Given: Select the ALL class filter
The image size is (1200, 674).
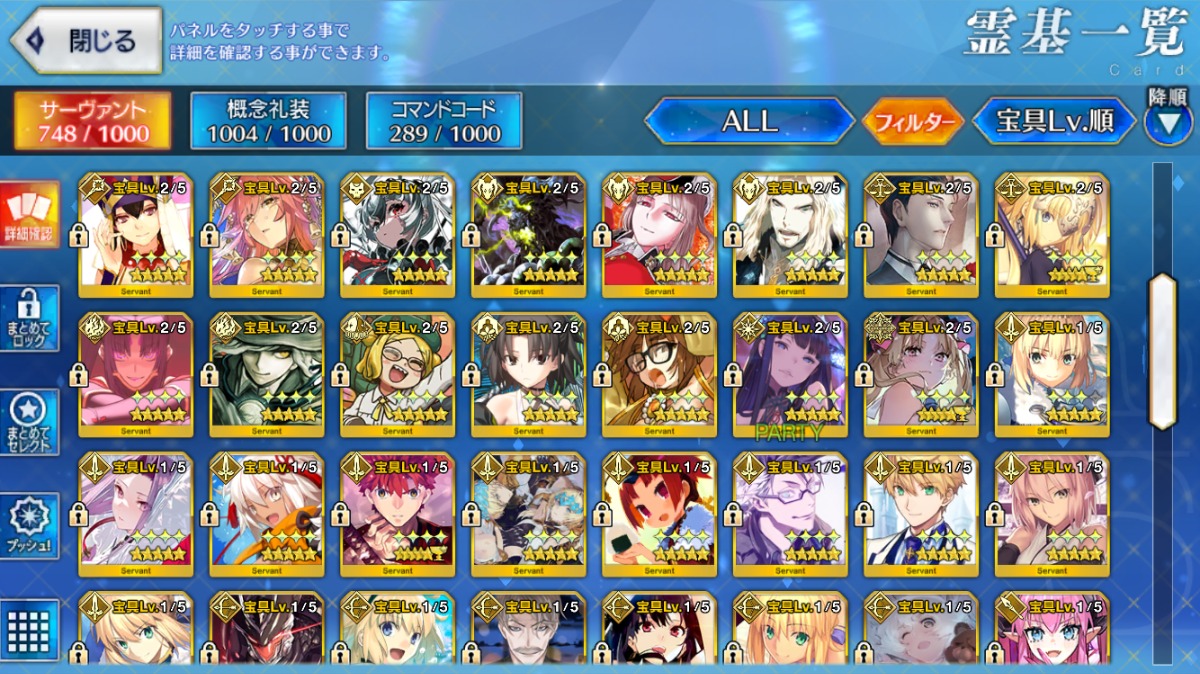Looking at the screenshot, I should tap(749, 122).
